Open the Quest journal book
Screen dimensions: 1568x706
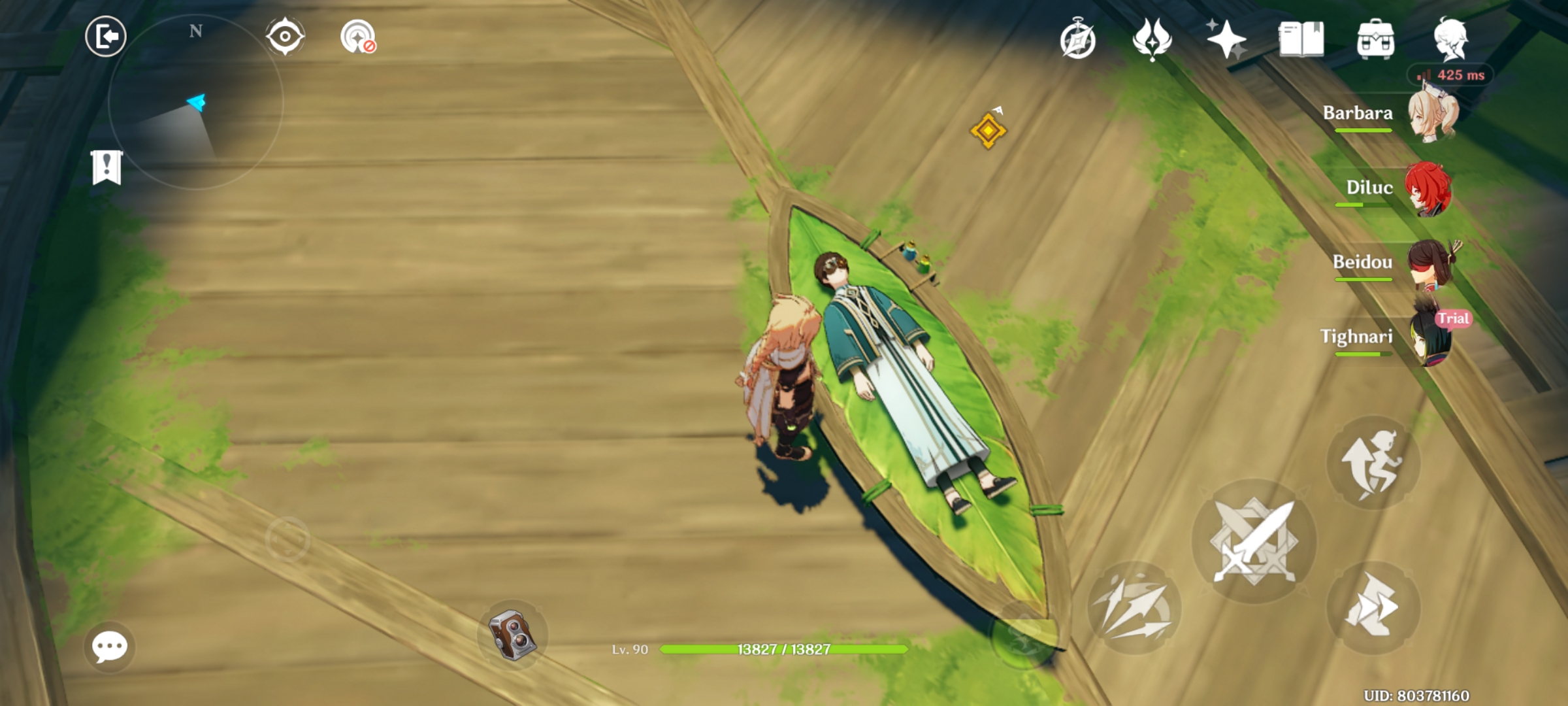(x=1300, y=41)
